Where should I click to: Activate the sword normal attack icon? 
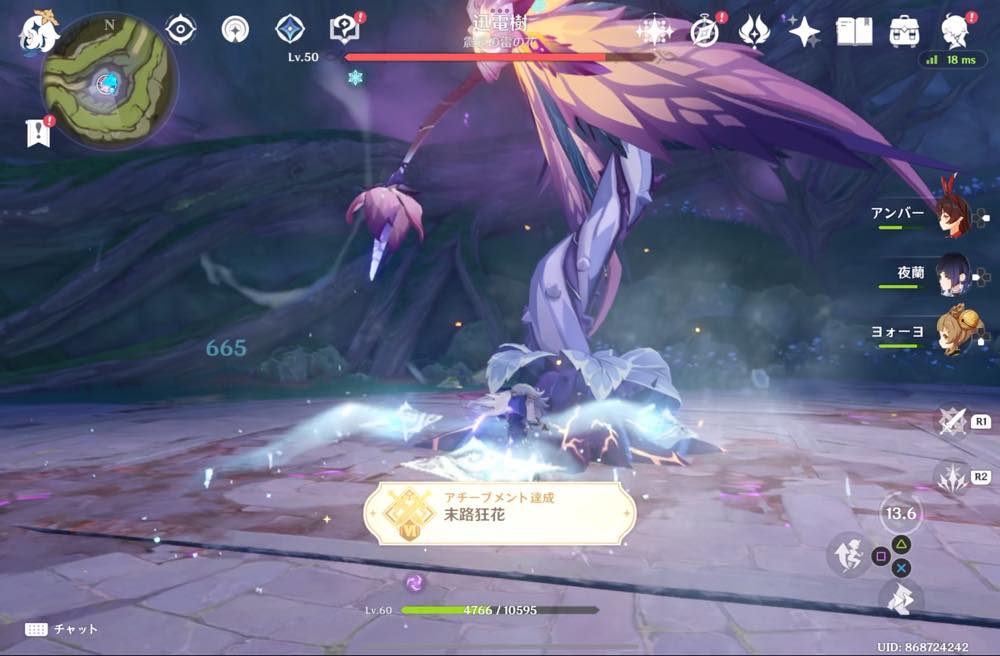(x=952, y=420)
